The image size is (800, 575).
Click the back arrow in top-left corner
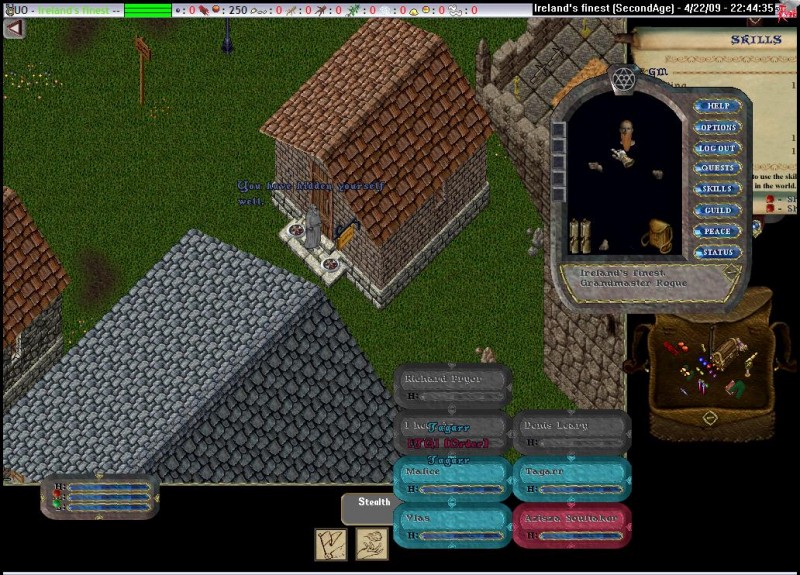point(13,28)
